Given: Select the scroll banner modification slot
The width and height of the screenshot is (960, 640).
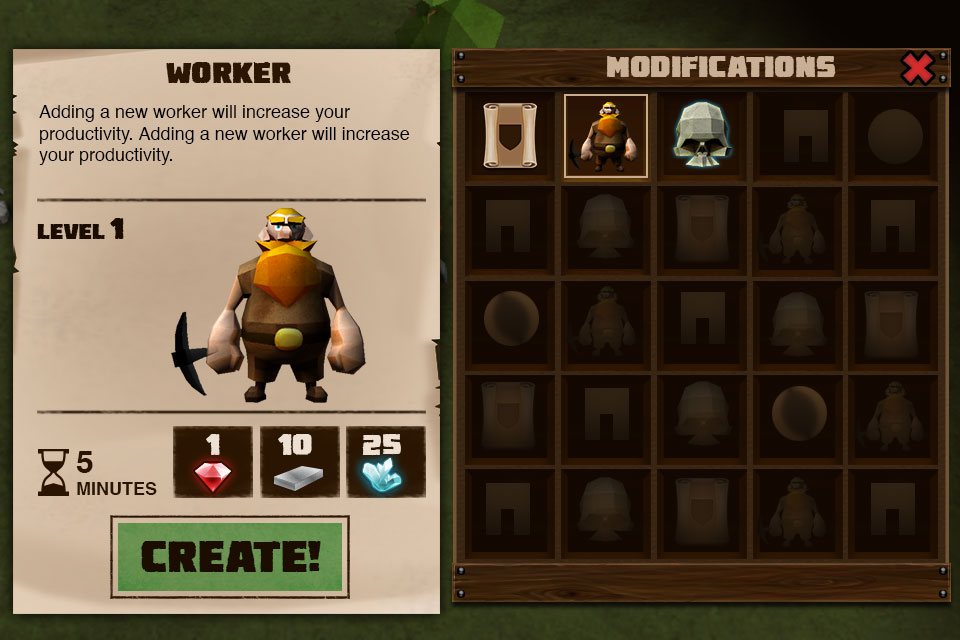Looking at the screenshot, I should (510, 136).
